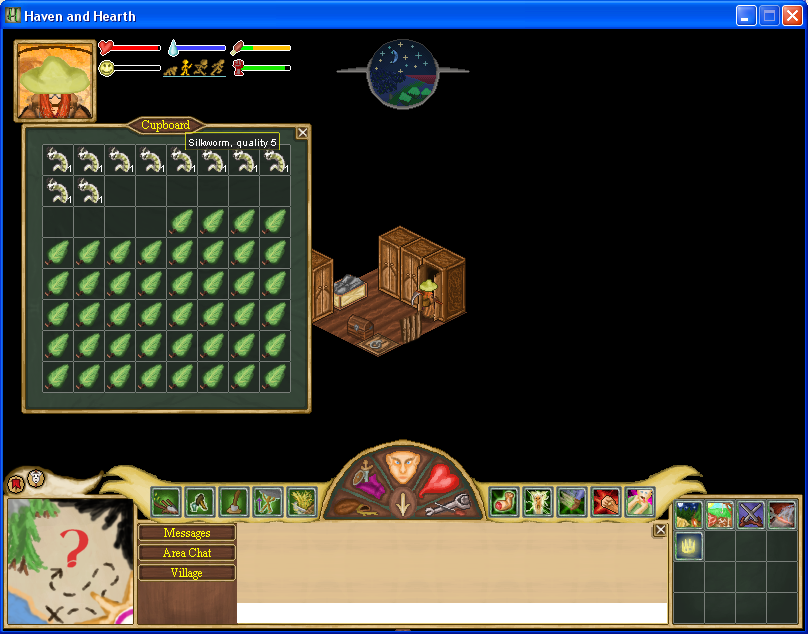This screenshot has height=634, width=808.
Task: Select the walking speed icon
Action: (x=186, y=68)
